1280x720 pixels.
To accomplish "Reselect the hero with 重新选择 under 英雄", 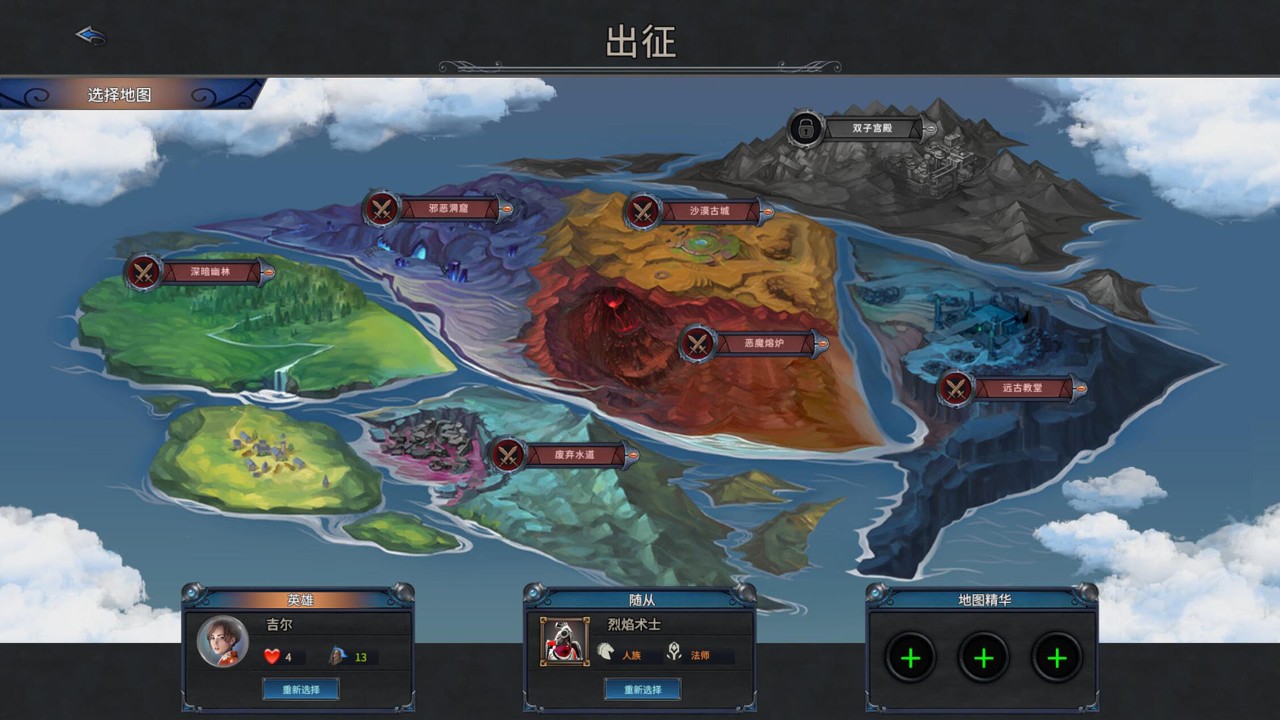I will (300, 689).
